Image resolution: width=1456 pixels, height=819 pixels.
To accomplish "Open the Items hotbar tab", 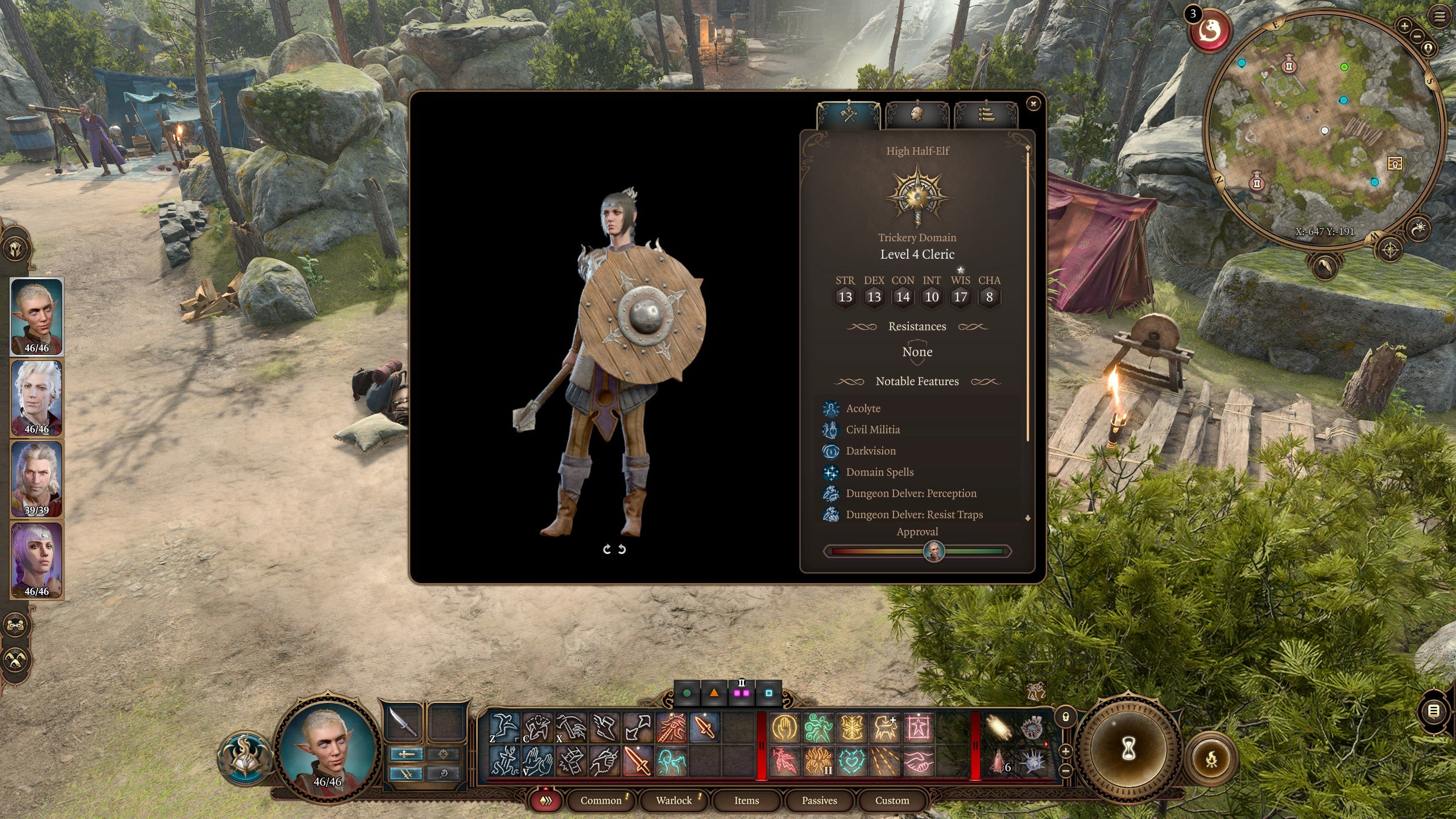I will 746,800.
